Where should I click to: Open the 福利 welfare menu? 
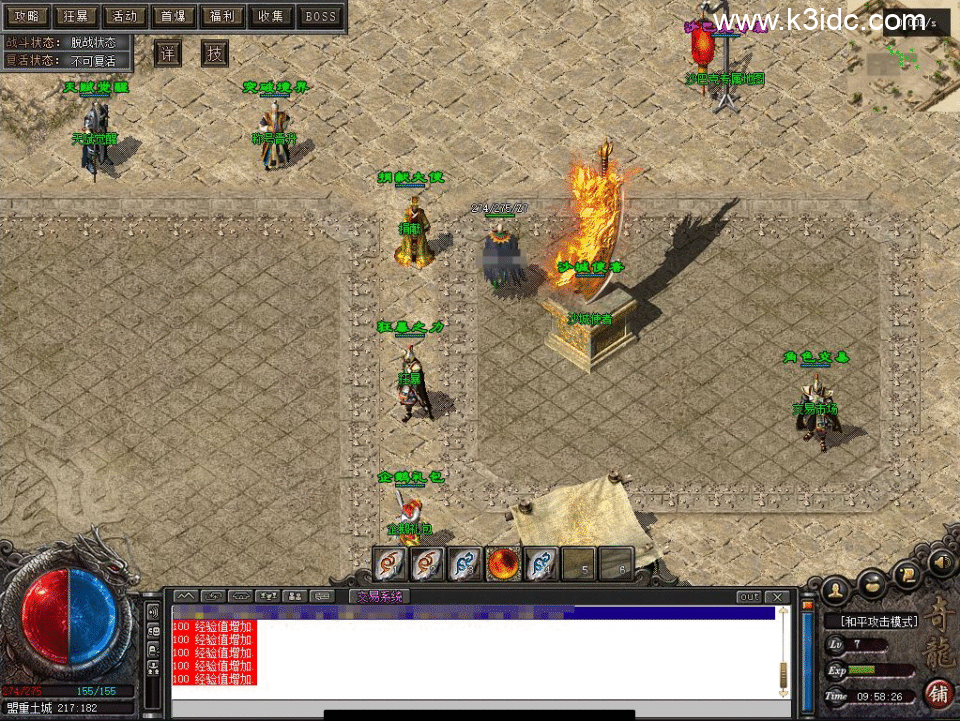[x=222, y=16]
